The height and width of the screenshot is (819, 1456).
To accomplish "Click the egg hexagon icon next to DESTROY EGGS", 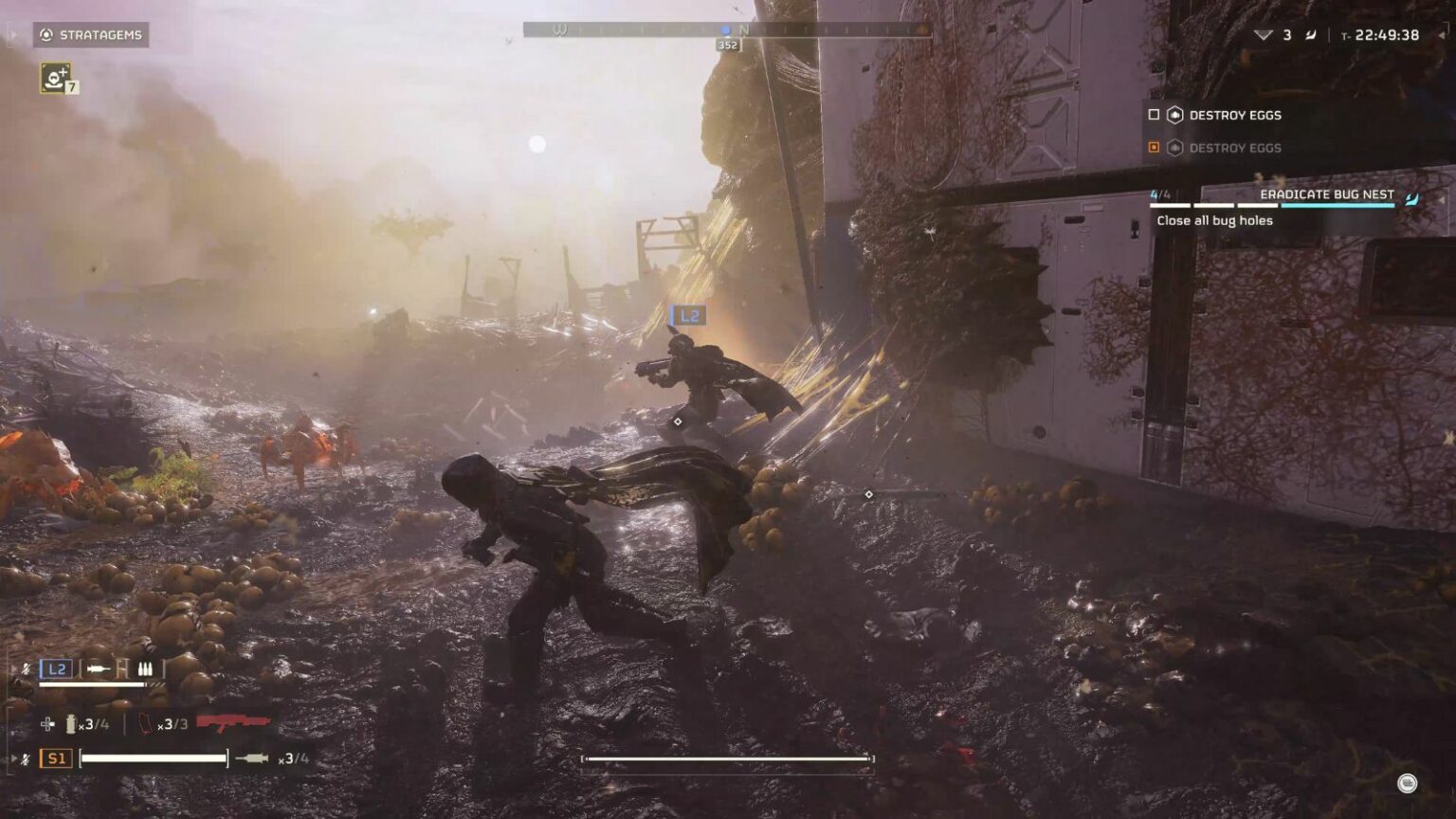I will pos(1175,115).
